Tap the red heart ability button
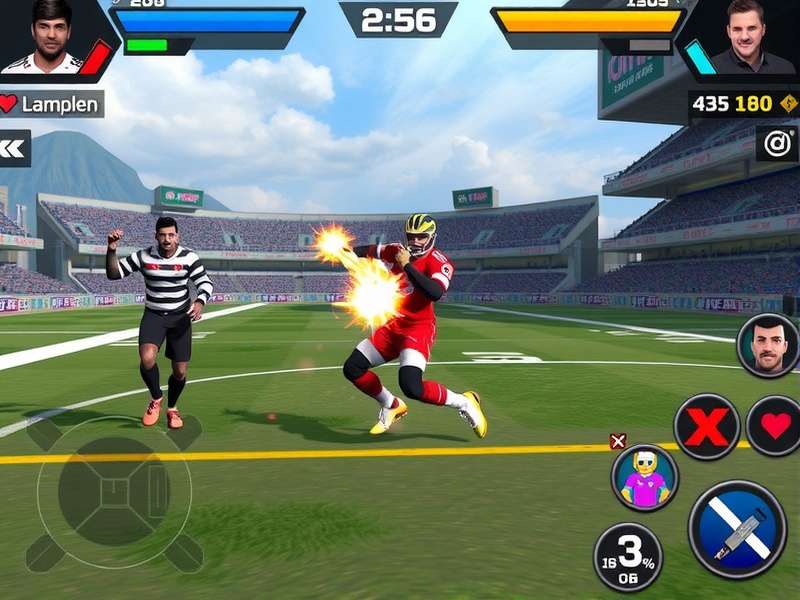The image size is (800, 600). (x=775, y=427)
